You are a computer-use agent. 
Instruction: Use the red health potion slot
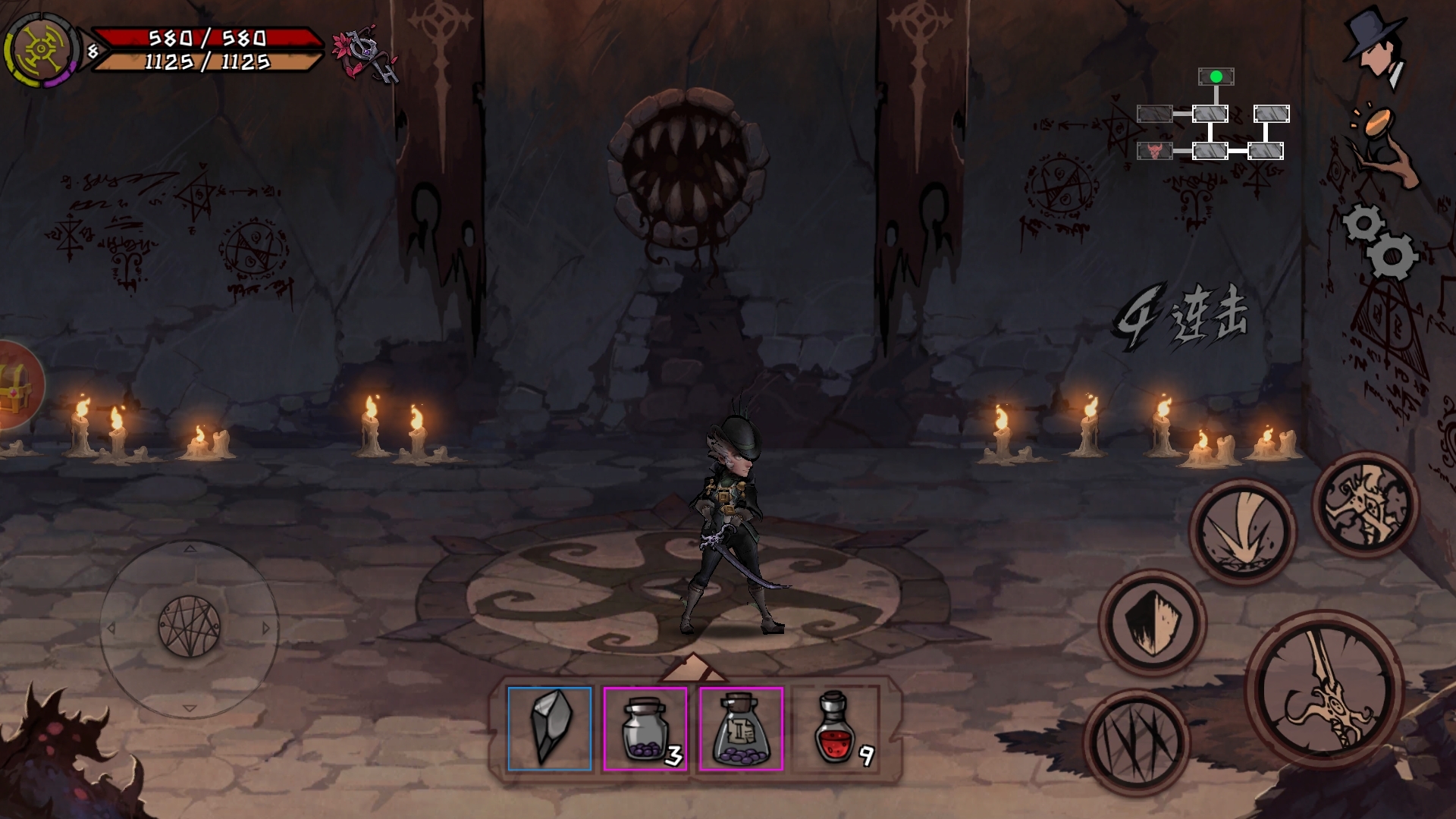click(835, 728)
